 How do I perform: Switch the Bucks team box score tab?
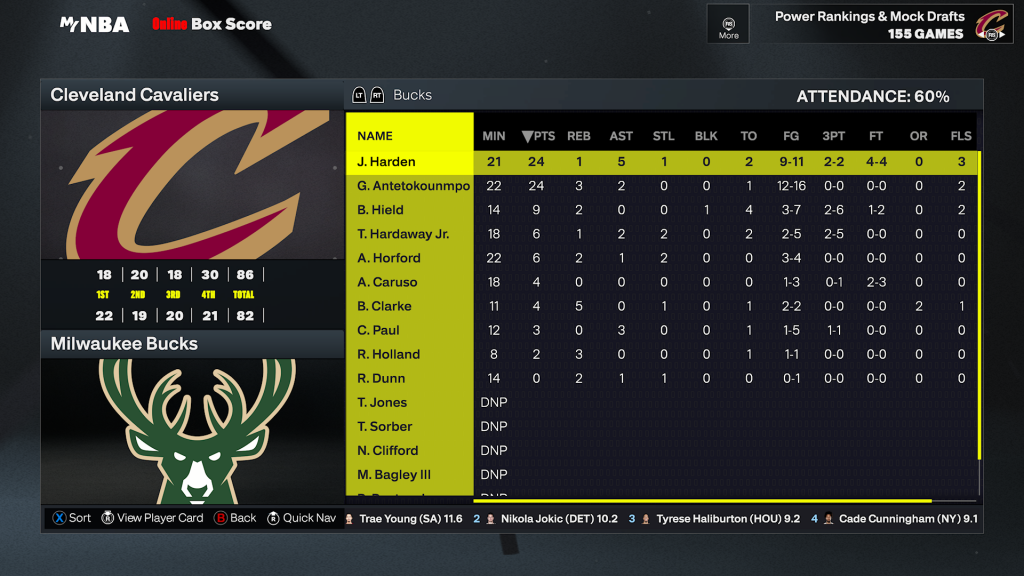(x=411, y=95)
